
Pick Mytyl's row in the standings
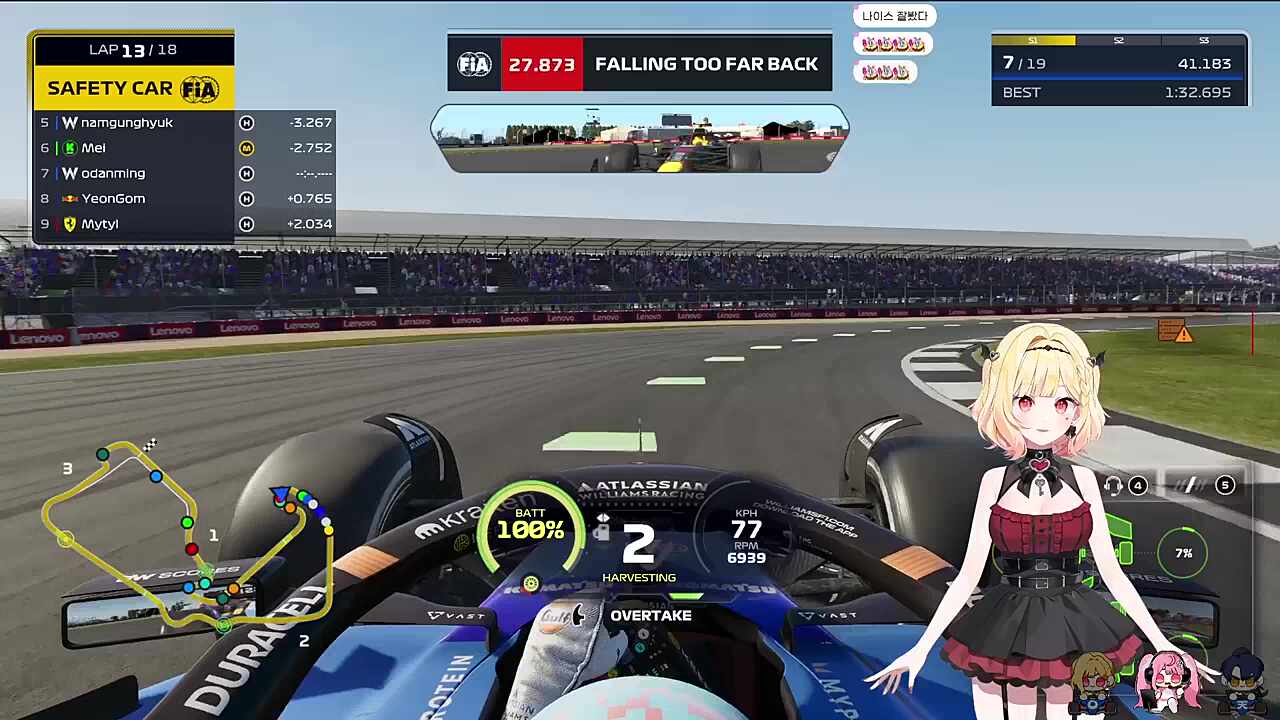(x=185, y=224)
